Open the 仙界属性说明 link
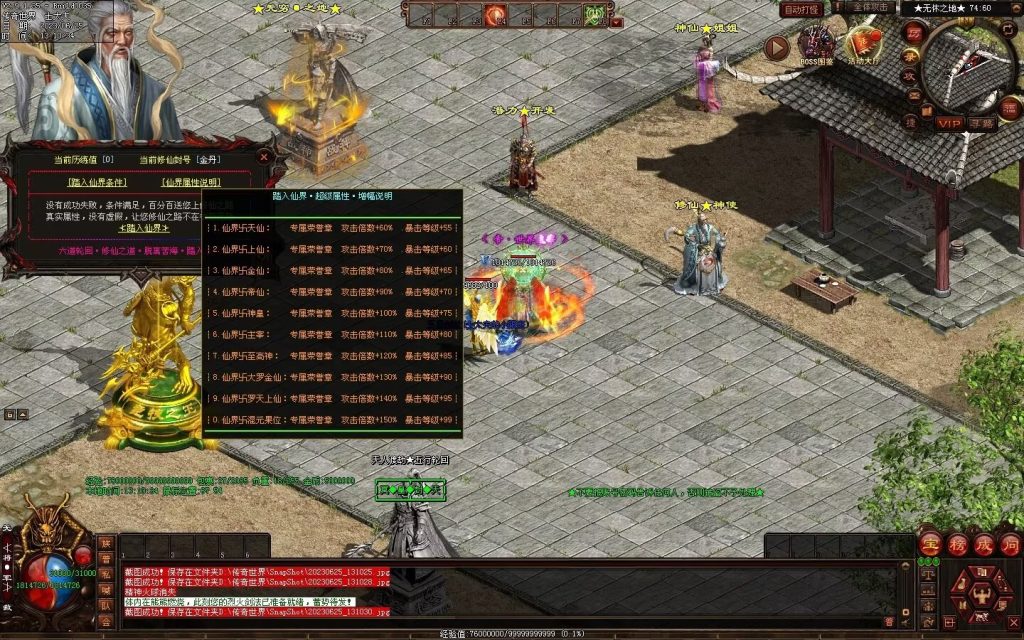 (191, 182)
